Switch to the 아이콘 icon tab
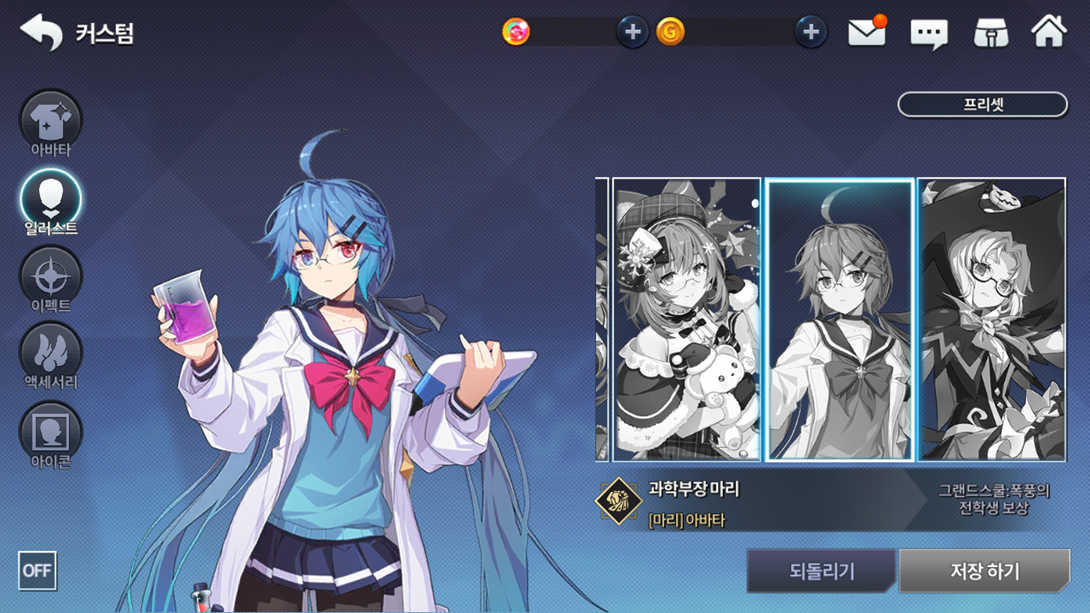This screenshot has height=613, width=1090. (50, 434)
